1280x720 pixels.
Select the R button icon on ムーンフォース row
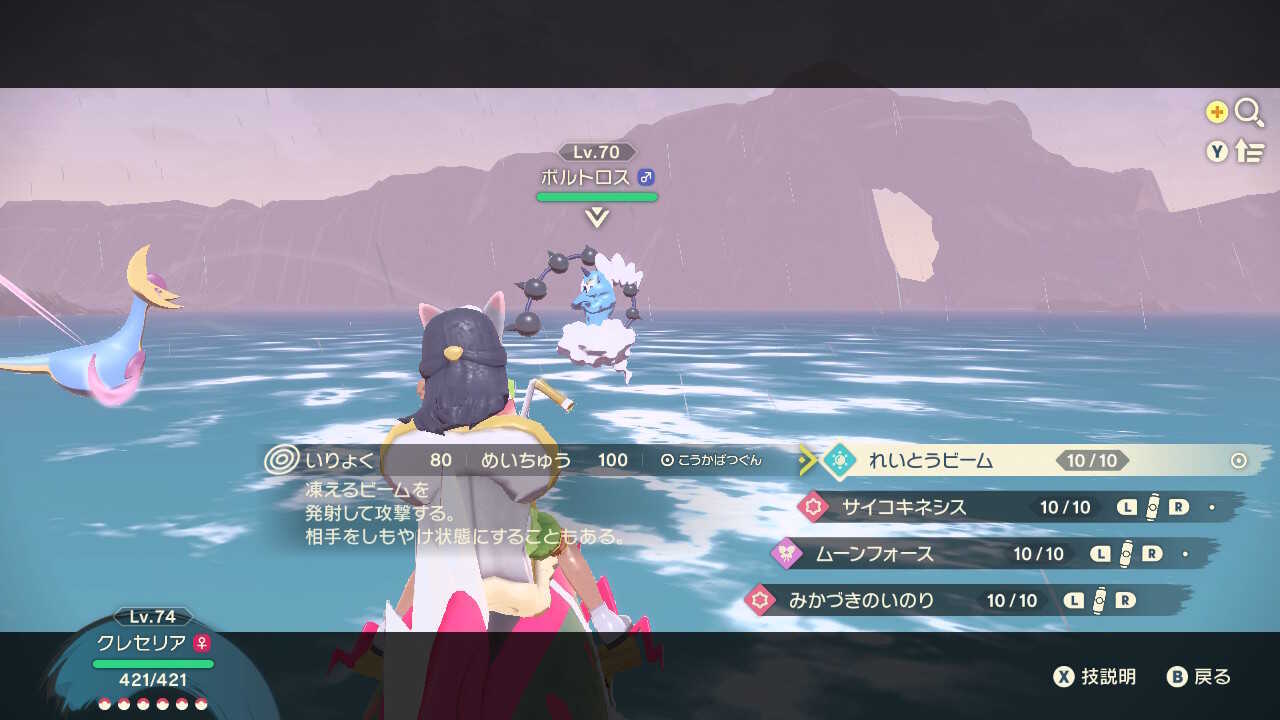pyautogui.click(x=1150, y=553)
